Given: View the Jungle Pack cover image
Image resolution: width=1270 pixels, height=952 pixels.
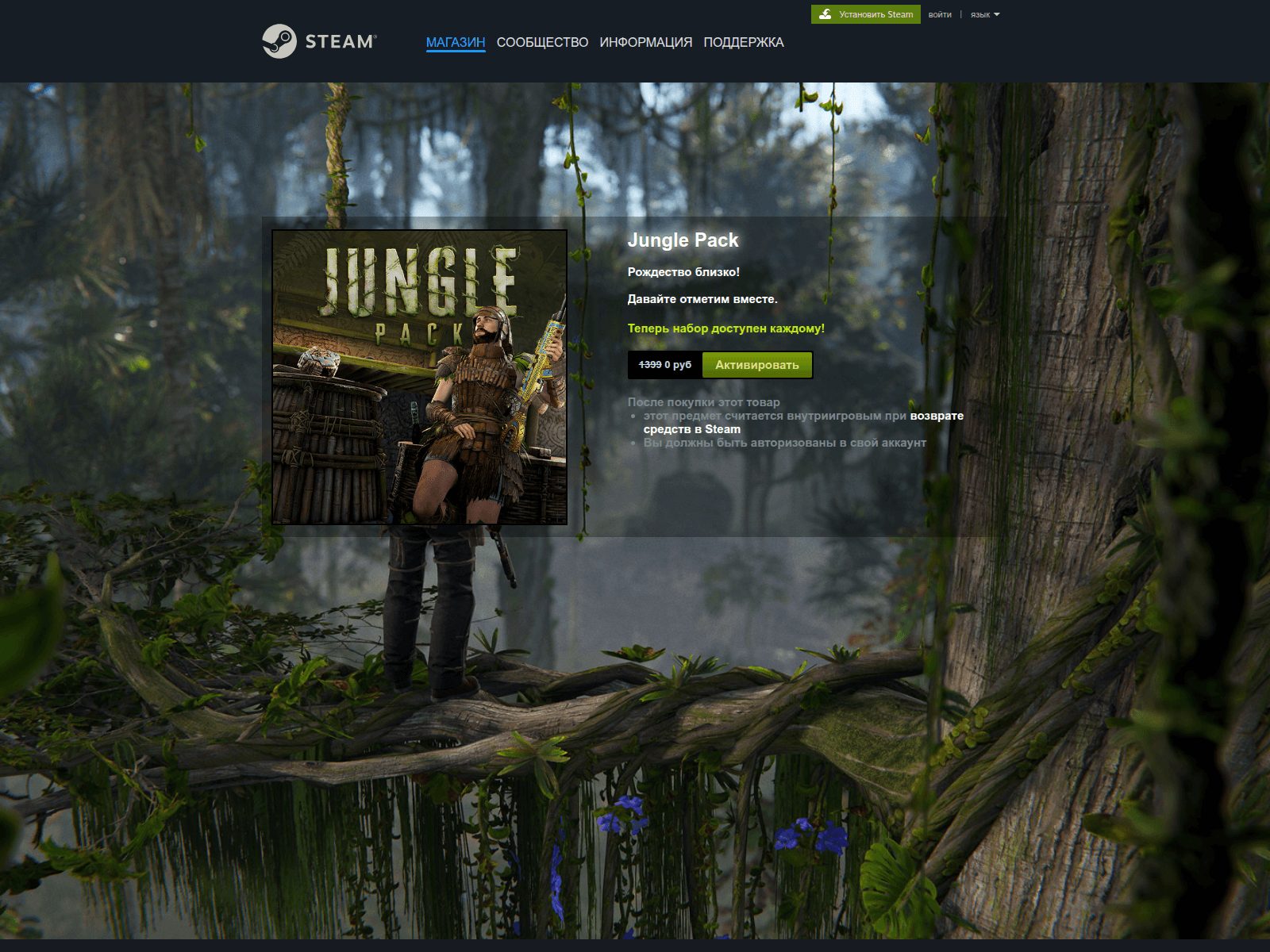Looking at the screenshot, I should (x=419, y=377).
